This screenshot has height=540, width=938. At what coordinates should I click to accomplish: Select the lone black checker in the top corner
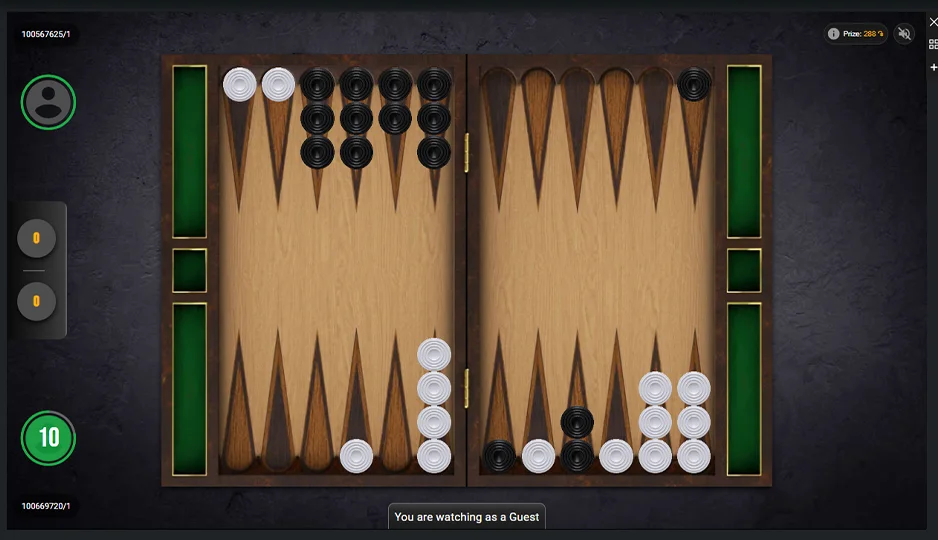(x=694, y=85)
